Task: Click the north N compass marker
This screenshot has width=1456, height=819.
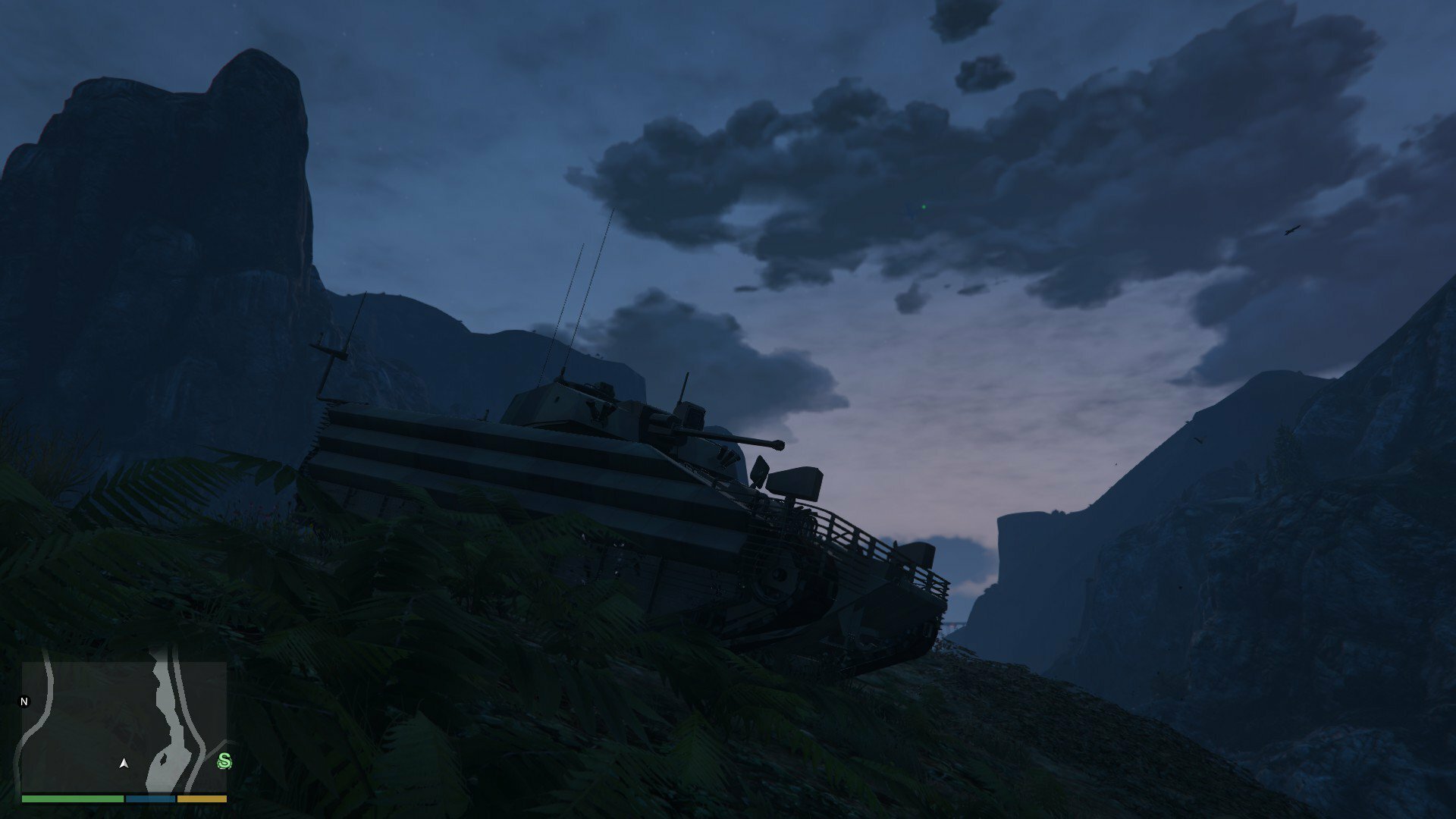Action: [x=24, y=701]
